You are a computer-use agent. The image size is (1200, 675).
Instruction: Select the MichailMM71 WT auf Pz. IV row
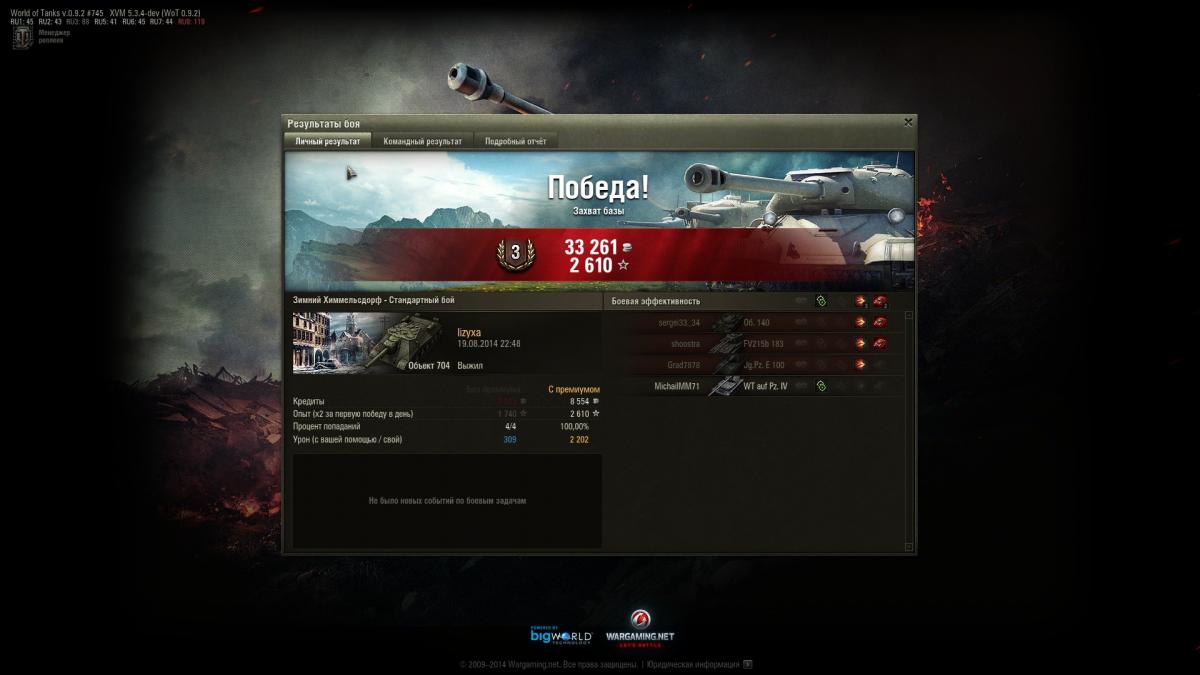click(755, 386)
